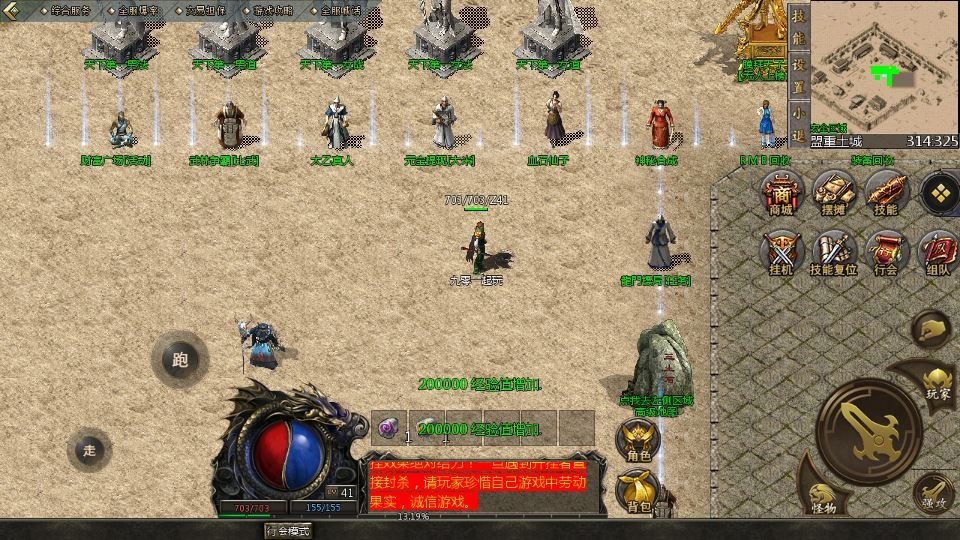This screenshot has width=960, height=540.
Task: Switch to 跑 run mode
Action: (x=180, y=360)
